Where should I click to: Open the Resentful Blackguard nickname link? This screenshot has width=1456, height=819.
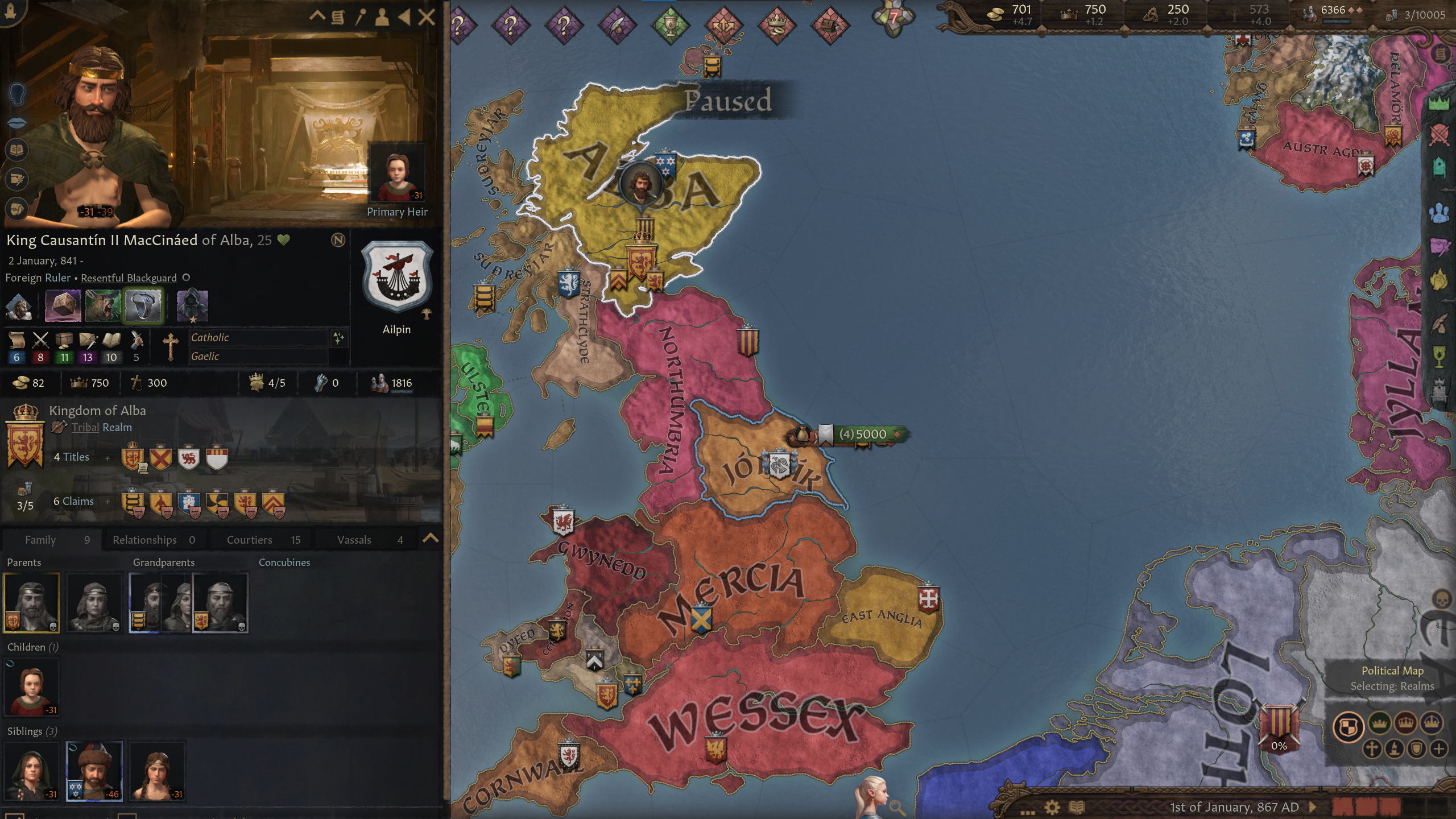pyautogui.click(x=128, y=278)
